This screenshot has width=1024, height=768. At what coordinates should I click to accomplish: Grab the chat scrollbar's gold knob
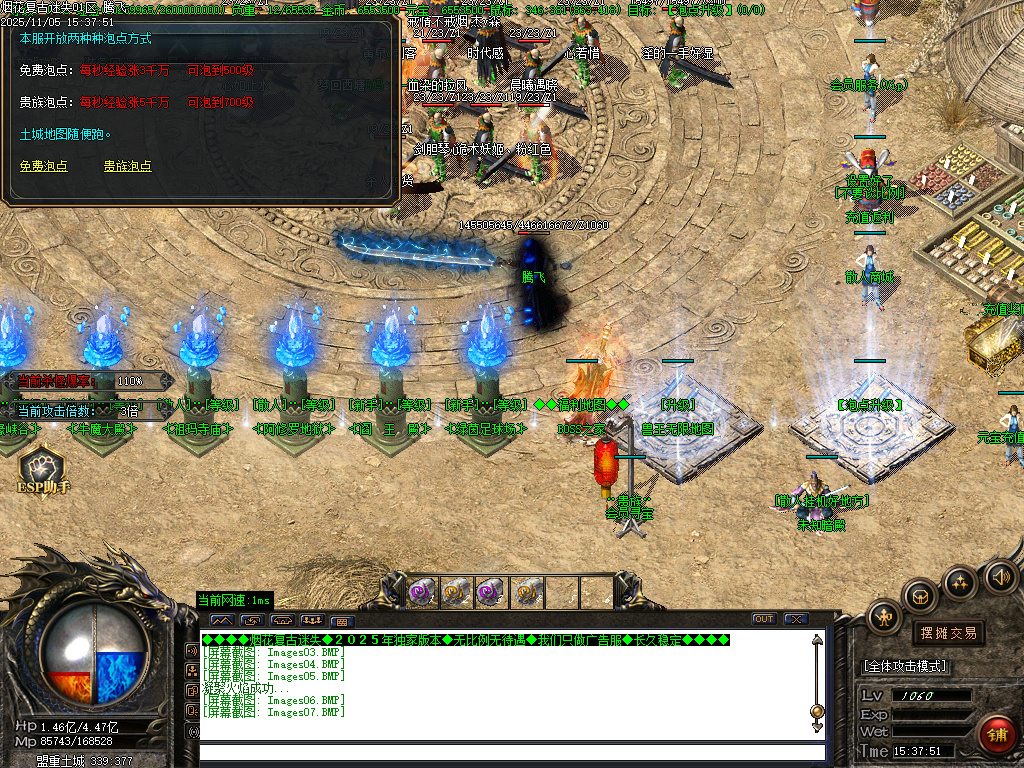tap(817, 711)
